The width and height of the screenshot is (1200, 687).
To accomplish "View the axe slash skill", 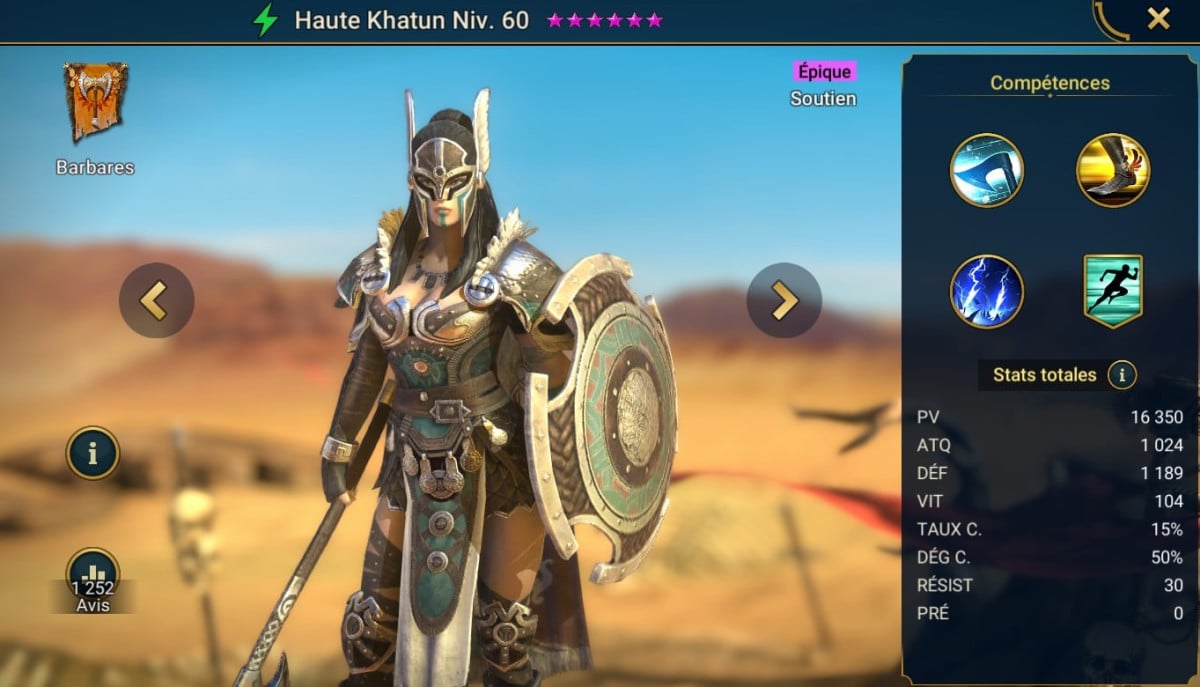I will (x=986, y=170).
